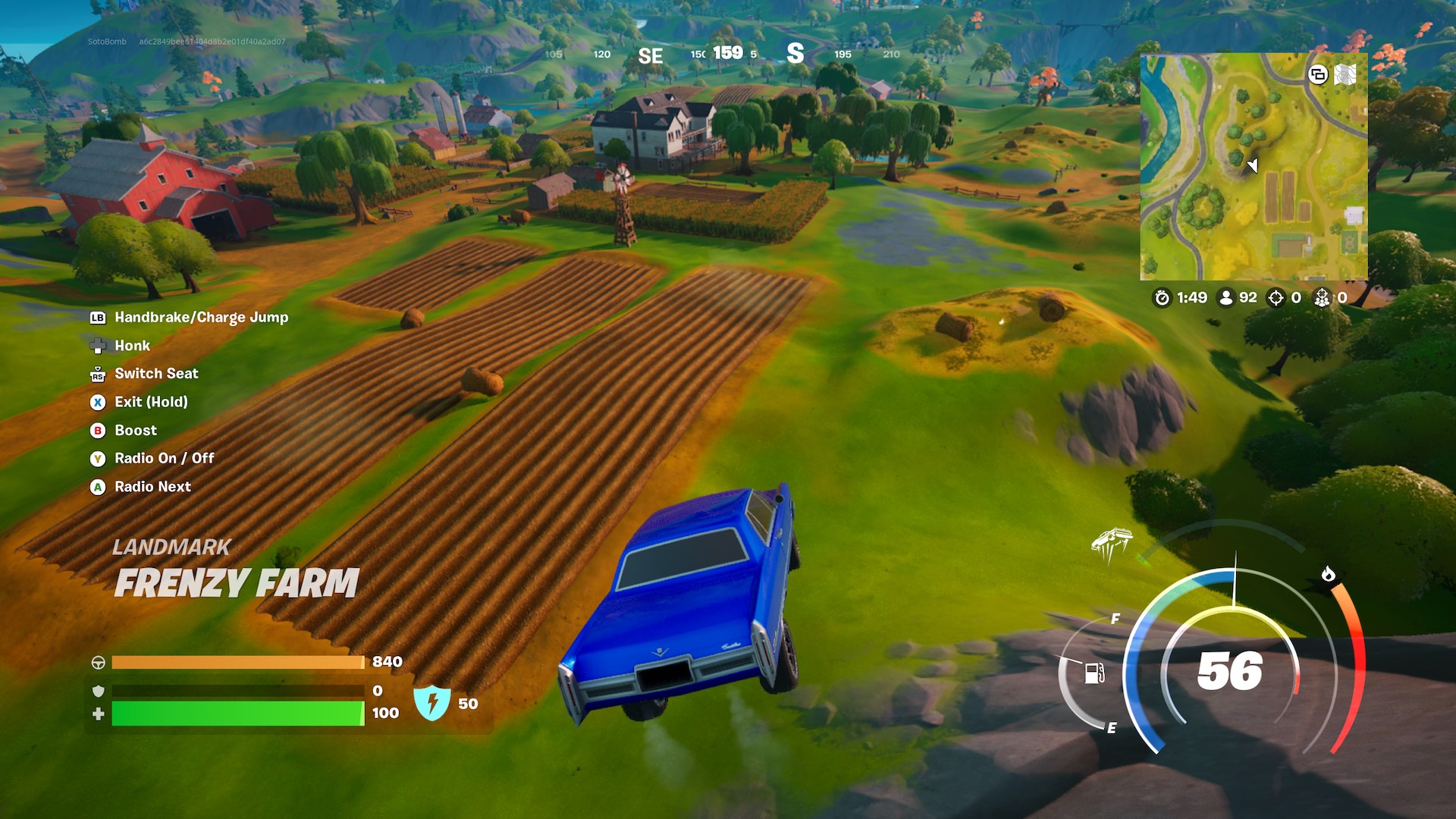Image resolution: width=1456 pixels, height=819 pixels.
Task: Select the SE heading on the compass
Action: [651, 55]
